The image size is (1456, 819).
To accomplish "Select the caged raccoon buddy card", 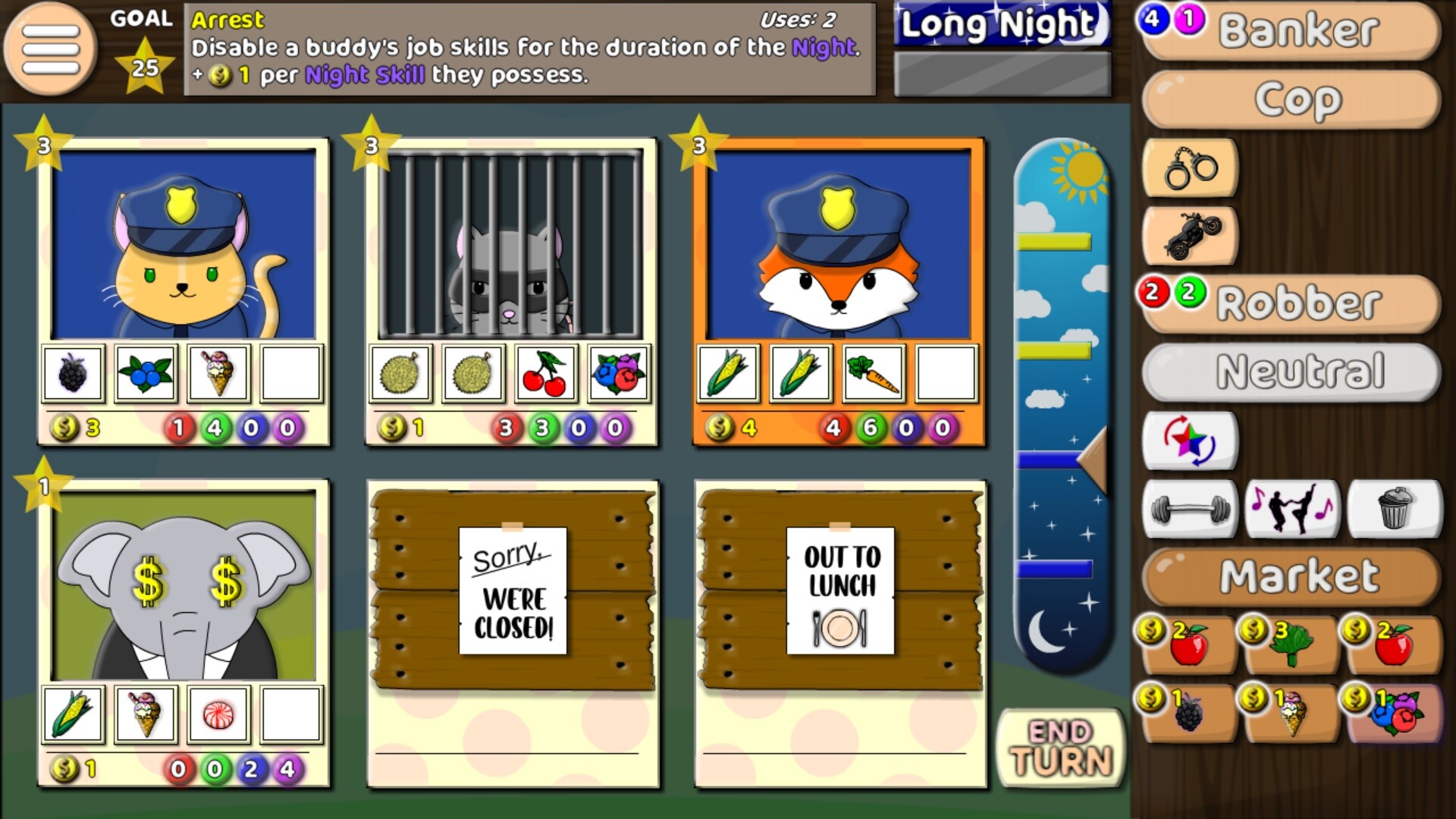I will click(513, 288).
